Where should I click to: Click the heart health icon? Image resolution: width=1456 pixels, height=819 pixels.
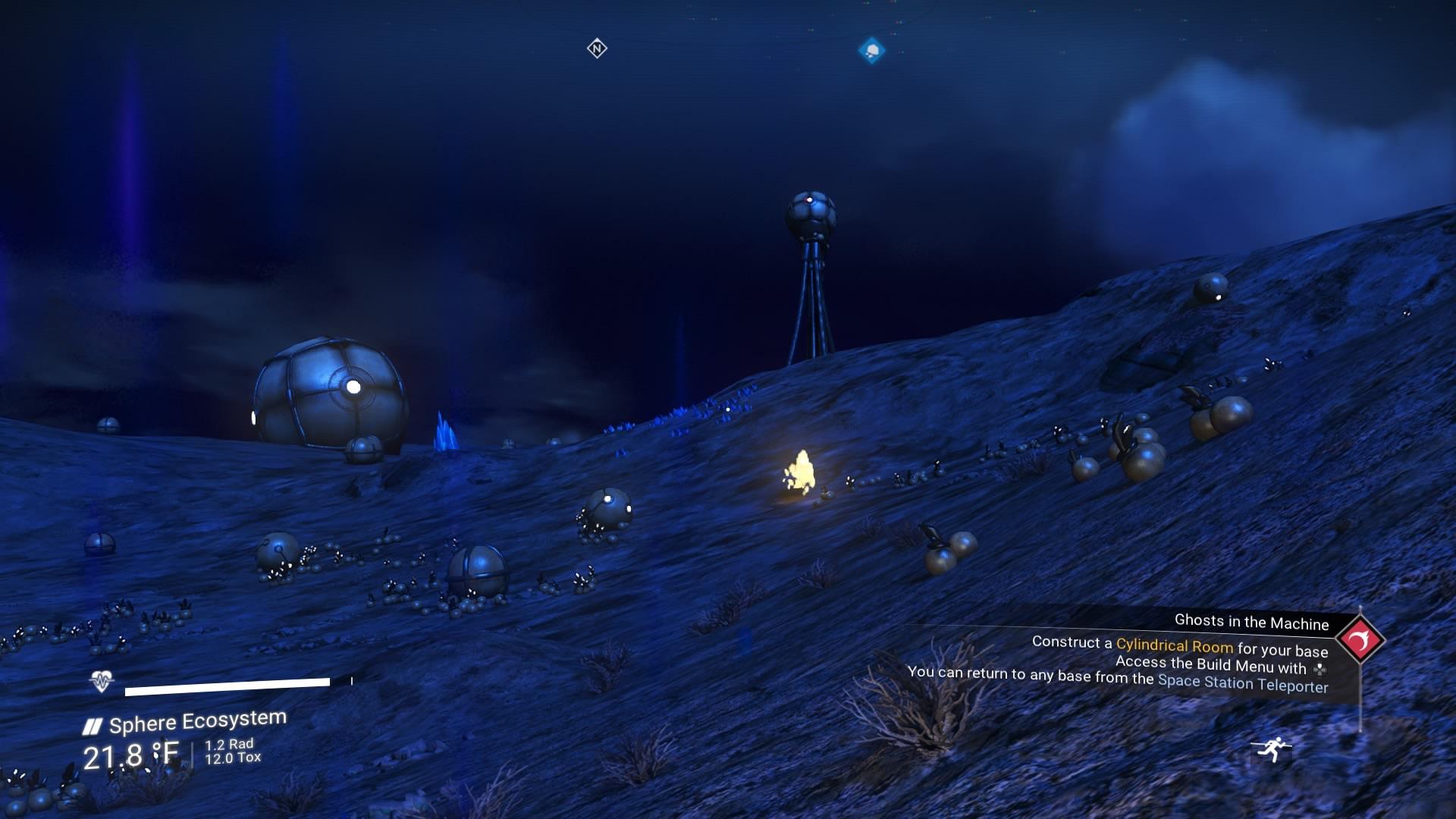click(x=102, y=681)
